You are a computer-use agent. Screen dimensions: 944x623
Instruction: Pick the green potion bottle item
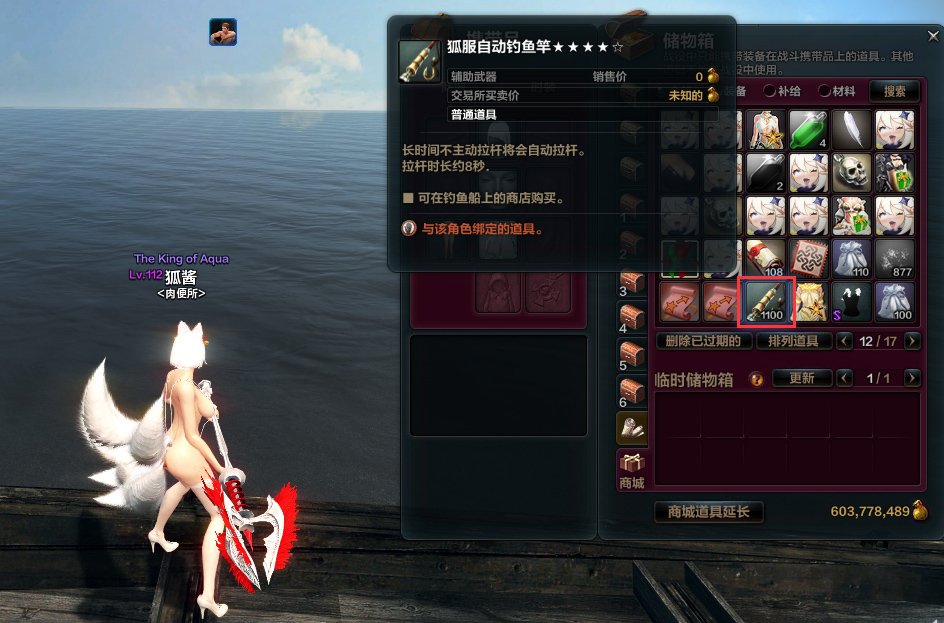point(809,130)
